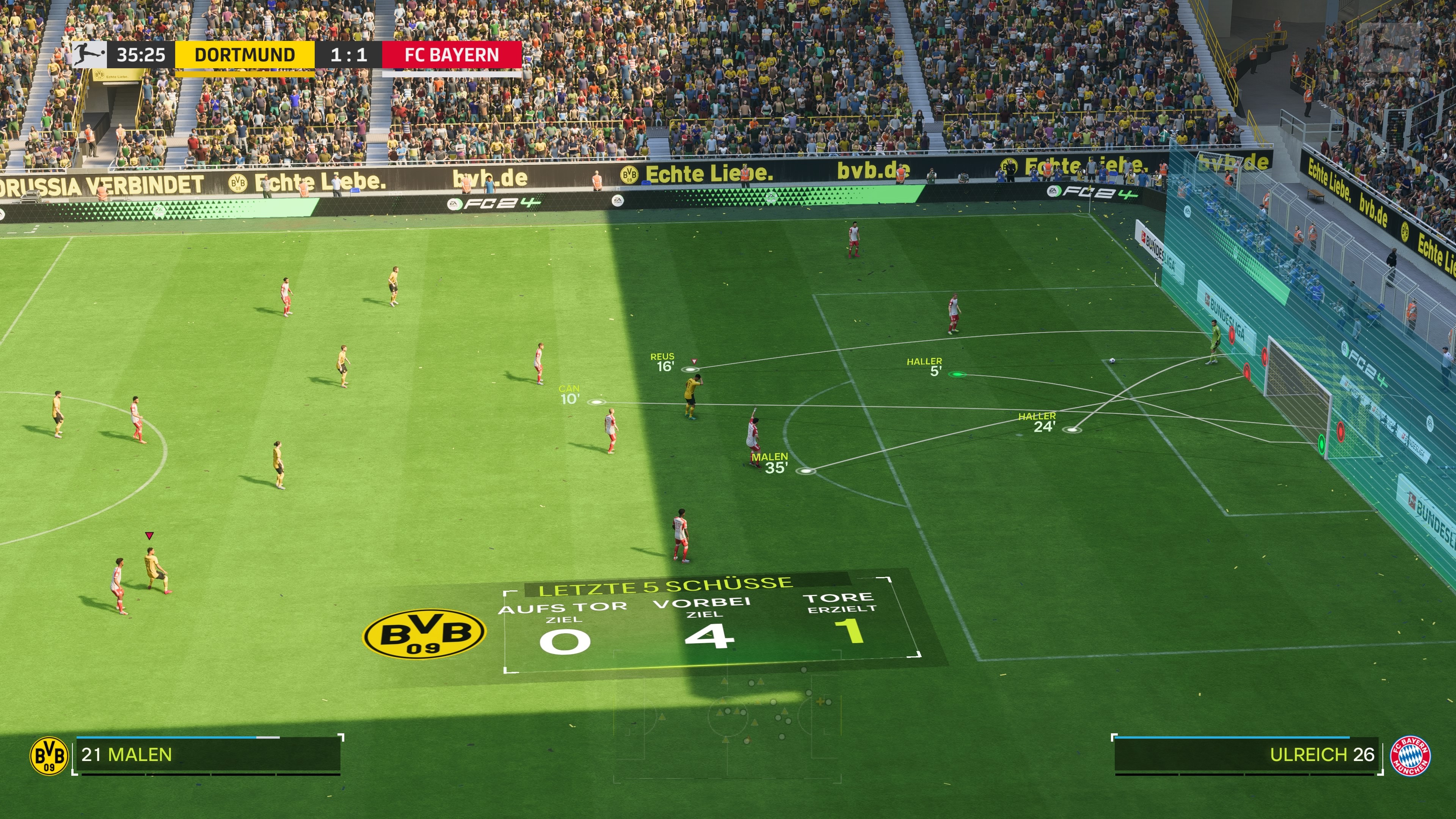This screenshot has height=819, width=1456.
Task: Pick the Haller 24' shot marker
Action: click(x=1072, y=430)
